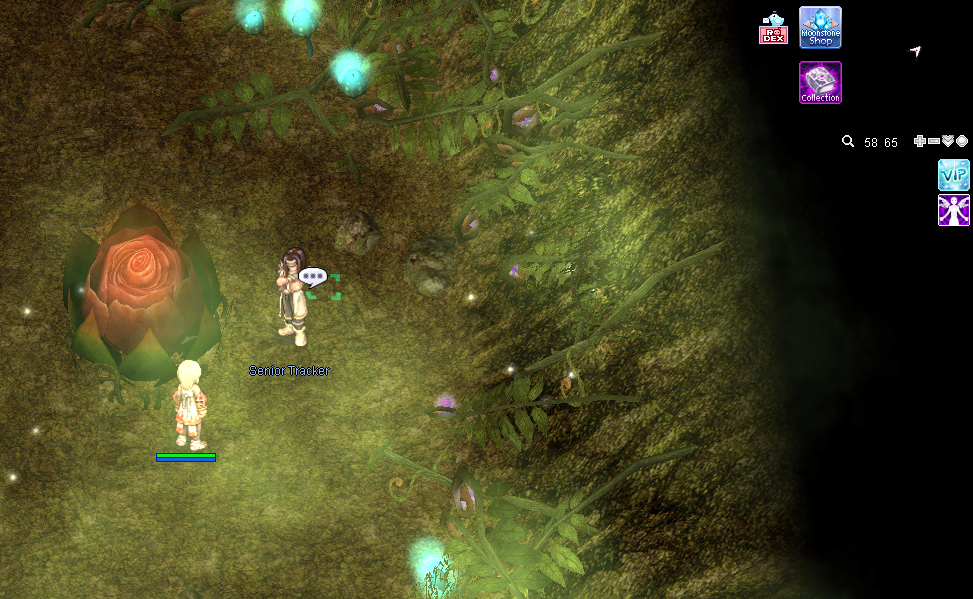Open the RODEX mail icon
The image size is (973, 599).
point(773,29)
